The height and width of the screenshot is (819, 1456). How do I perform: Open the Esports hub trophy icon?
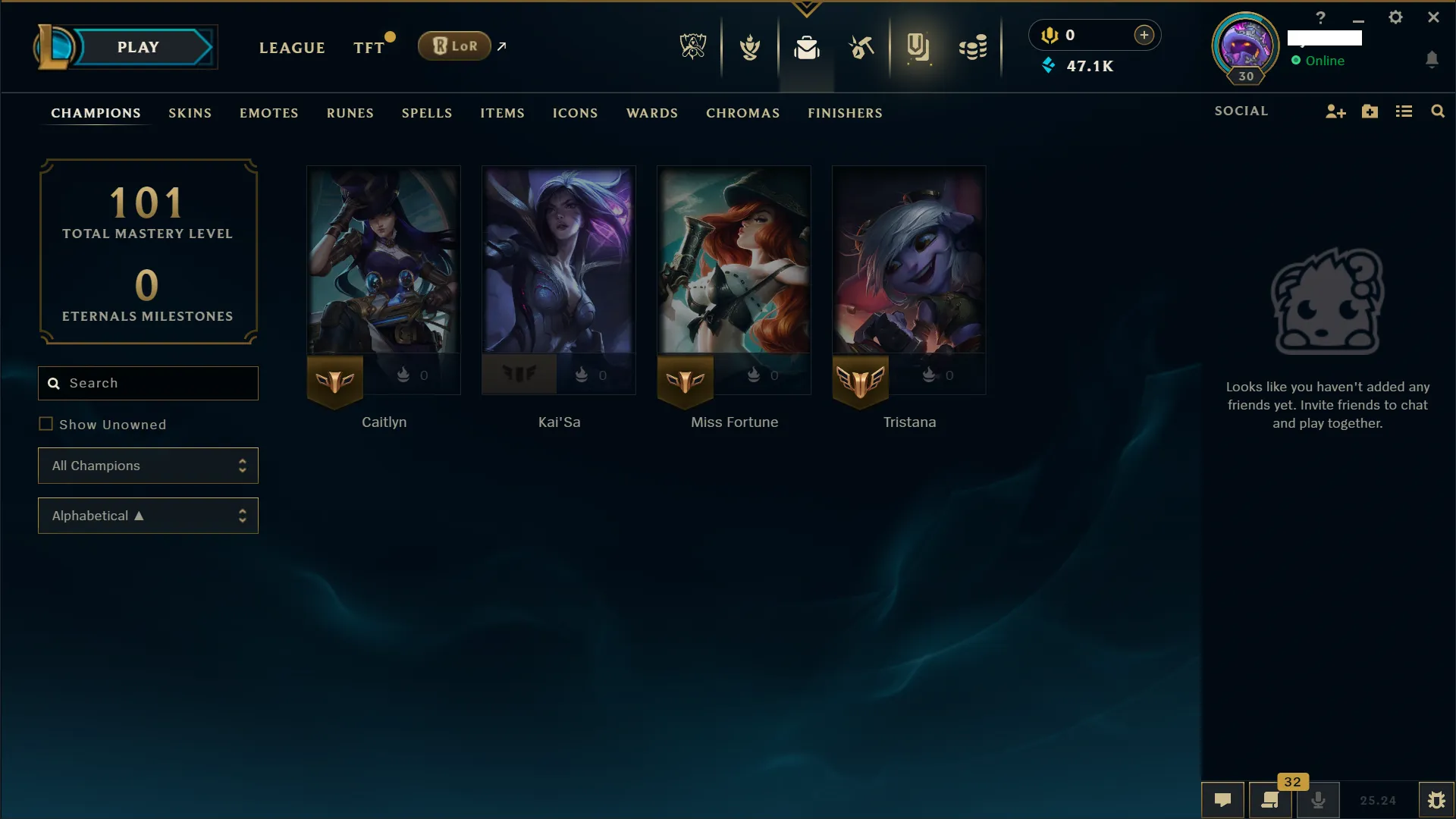click(692, 45)
